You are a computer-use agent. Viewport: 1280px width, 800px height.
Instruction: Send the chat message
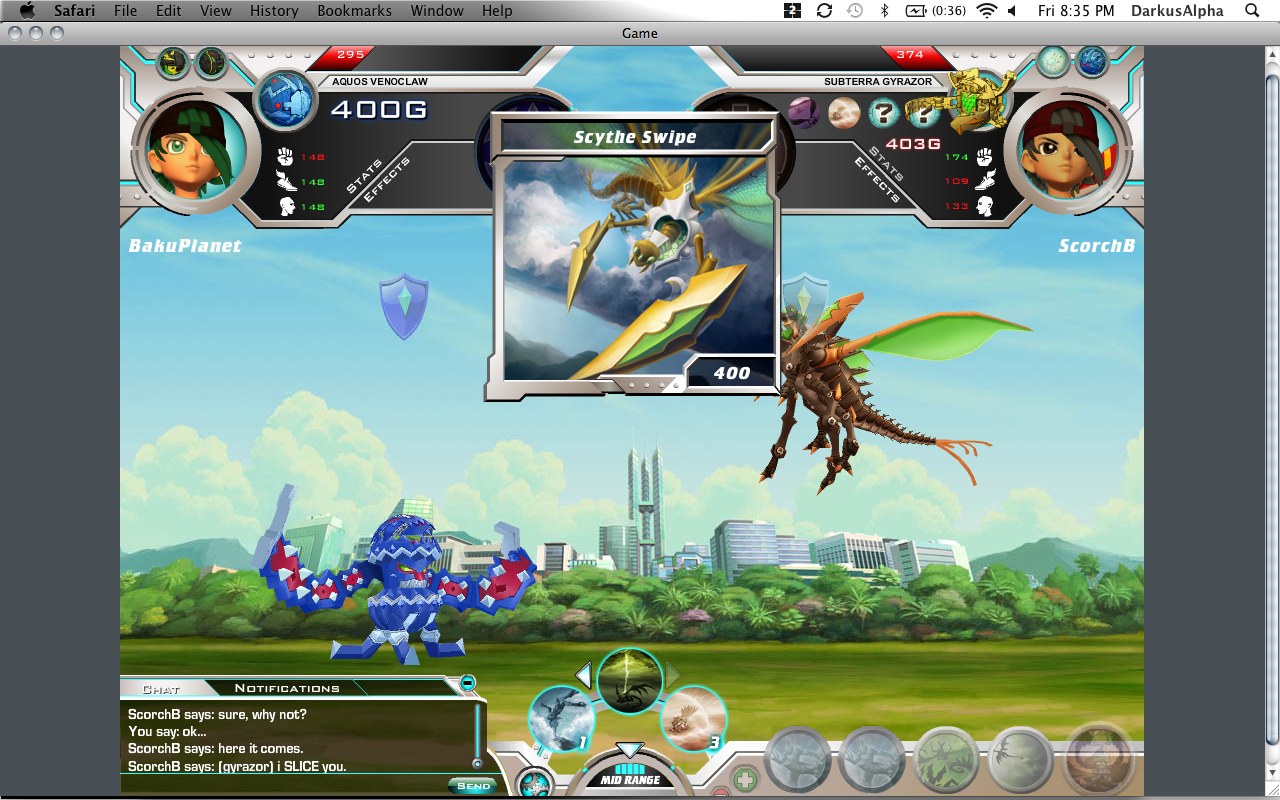coord(473,786)
